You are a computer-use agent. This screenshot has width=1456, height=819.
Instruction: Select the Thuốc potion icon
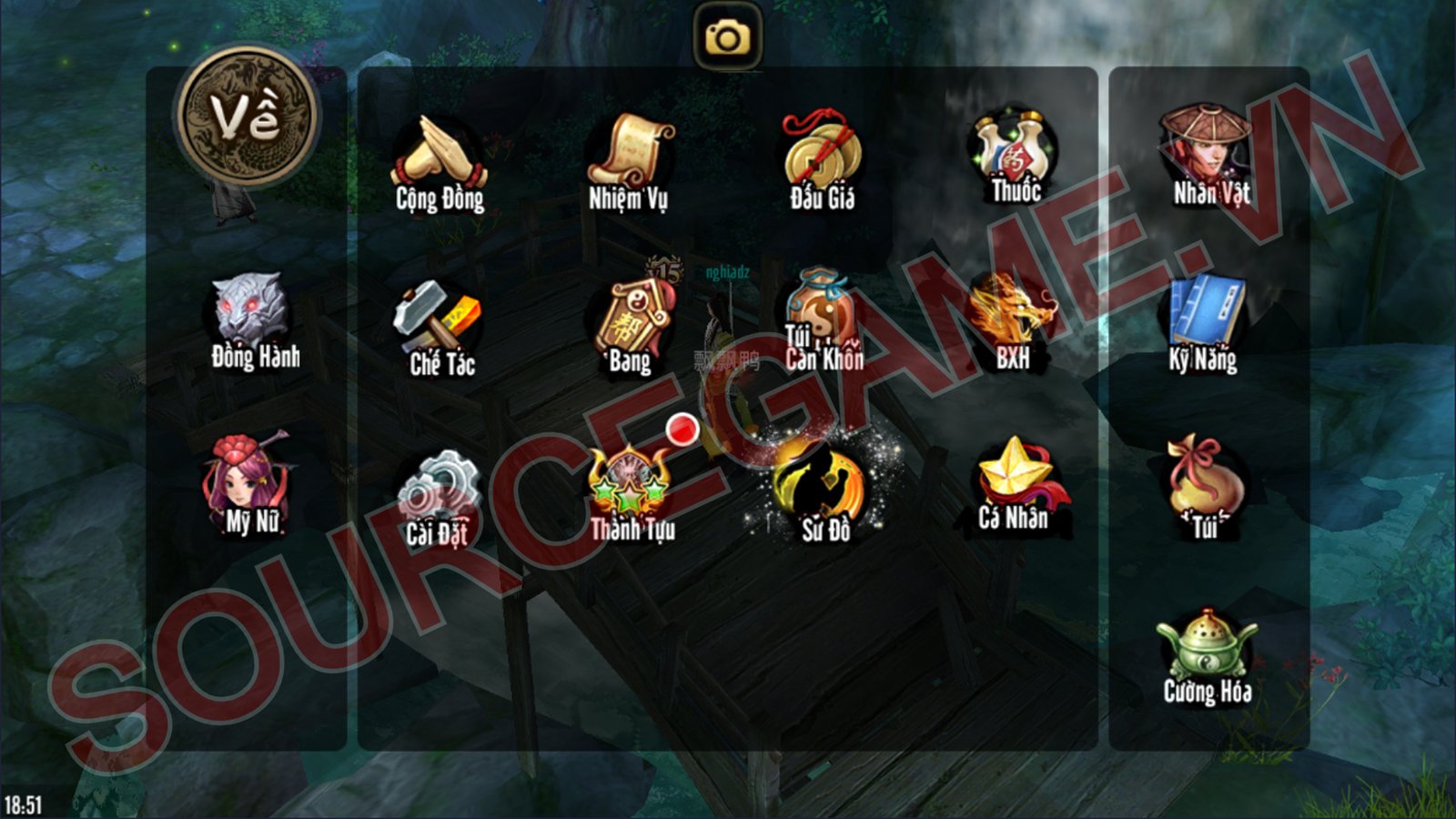1015,155
